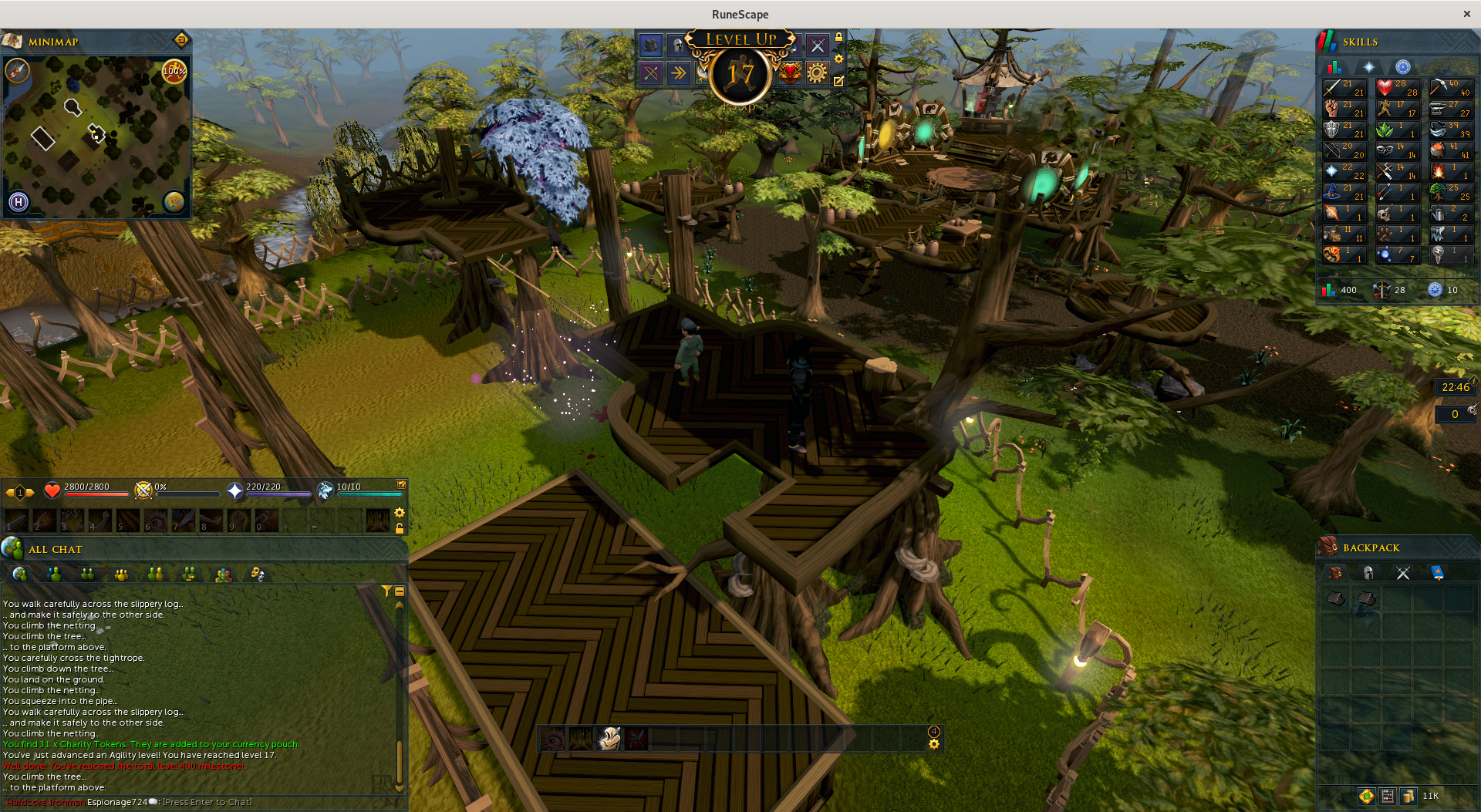Open the Agility skill in Skills panel

tap(1397, 109)
